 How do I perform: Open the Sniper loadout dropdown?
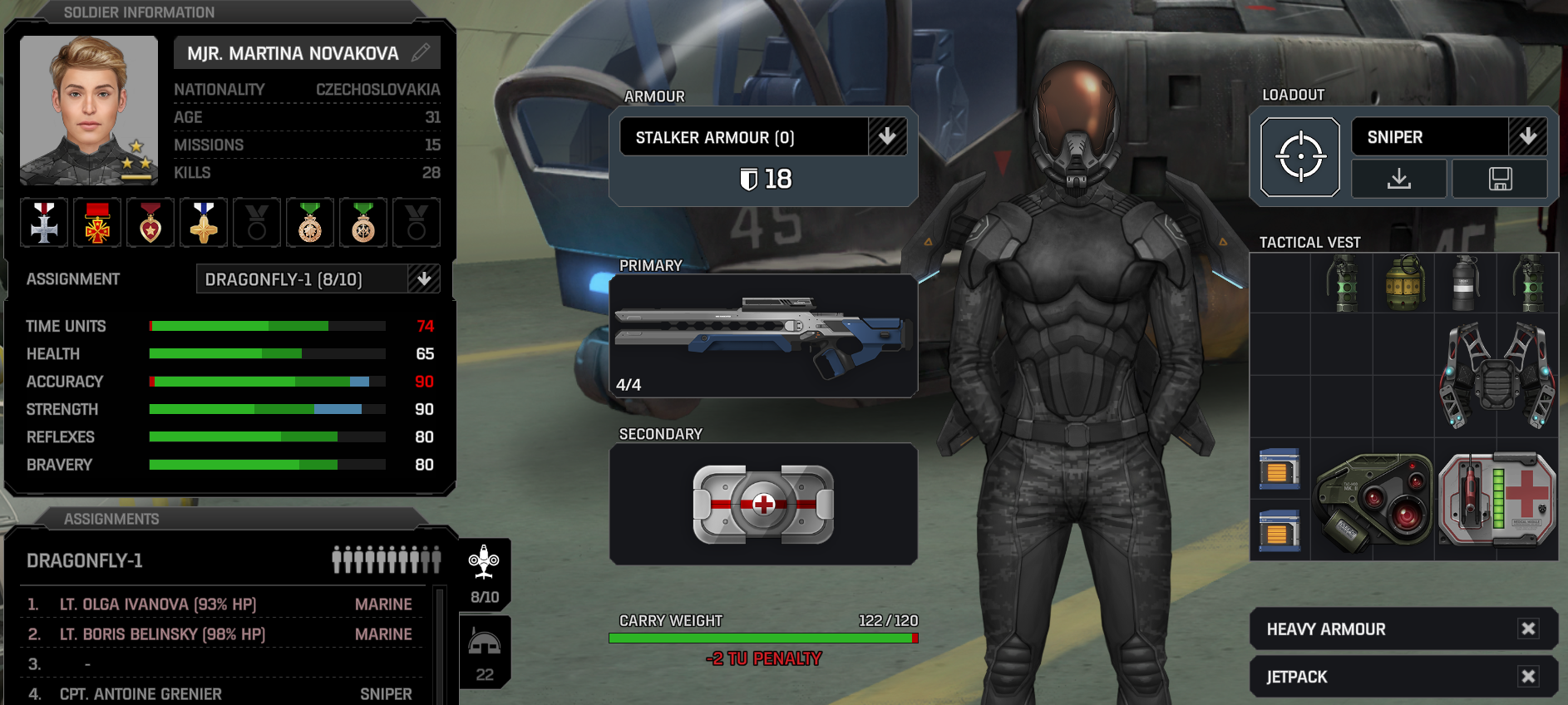coord(1527,136)
